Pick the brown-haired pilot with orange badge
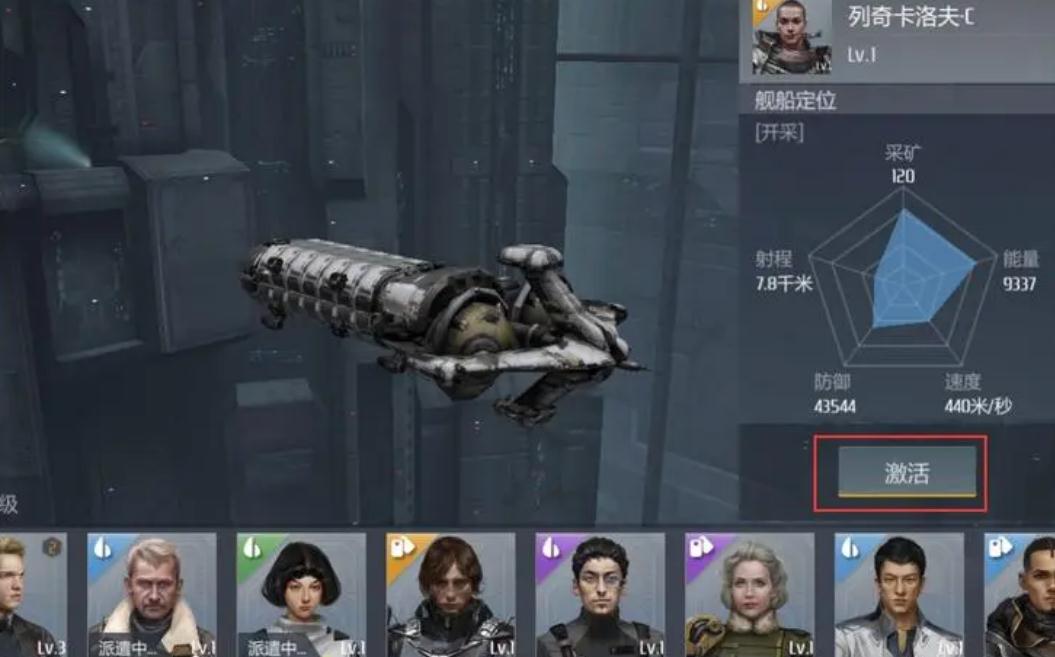Viewport: 1055px width, 657px height. (x=450, y=595)
